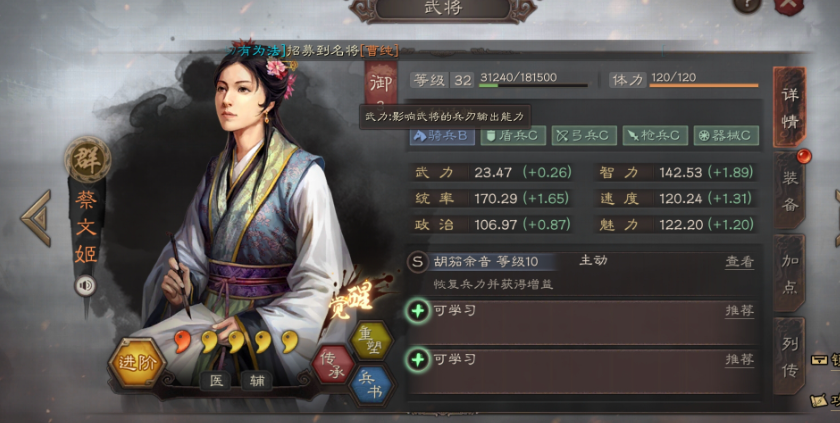This screenshot has width=840, height=423.
Task: Open the 兵书 war manual button
Action: tap(371, 385)
